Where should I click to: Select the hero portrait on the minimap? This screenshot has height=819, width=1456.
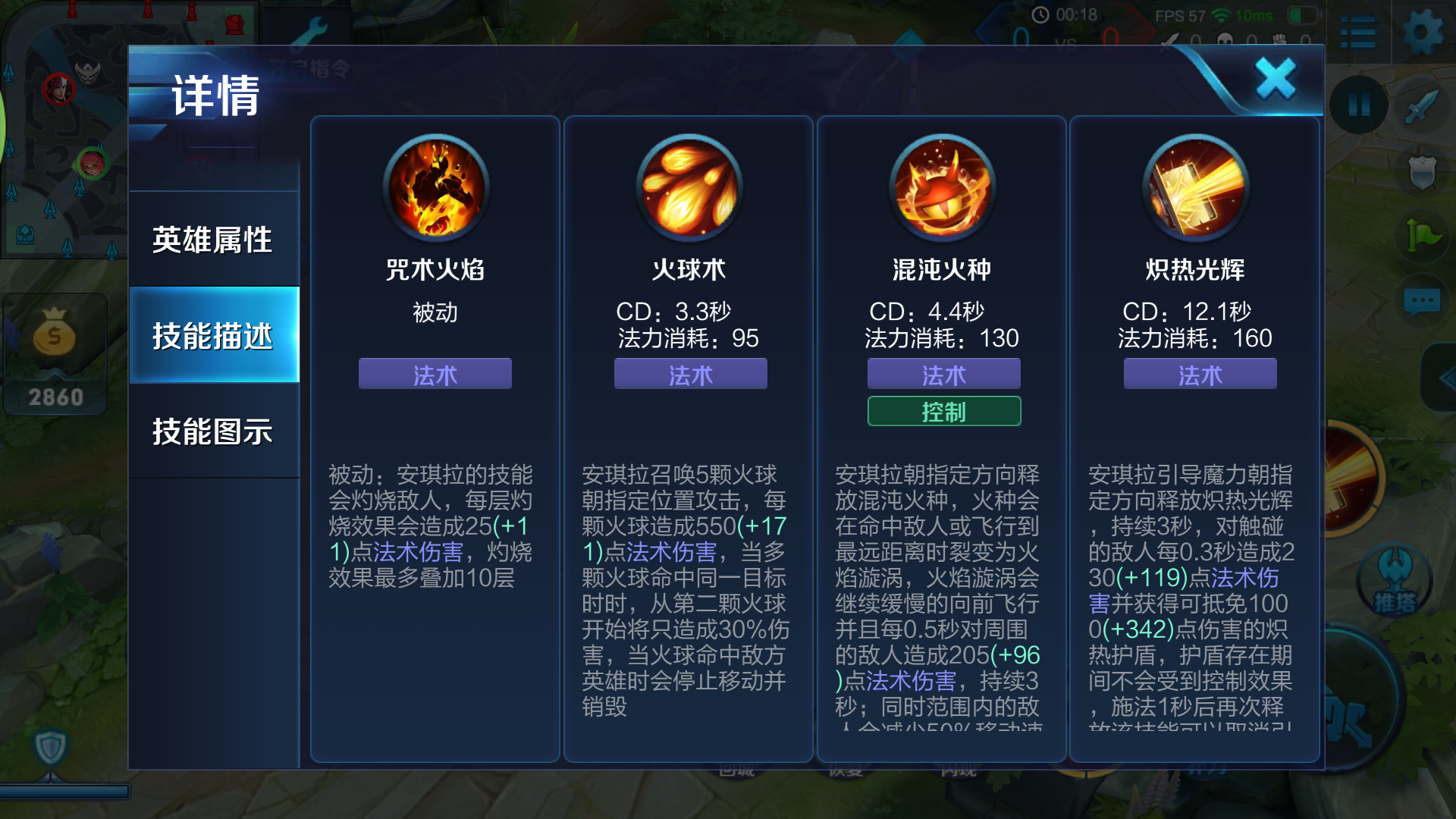coord(59,88)
